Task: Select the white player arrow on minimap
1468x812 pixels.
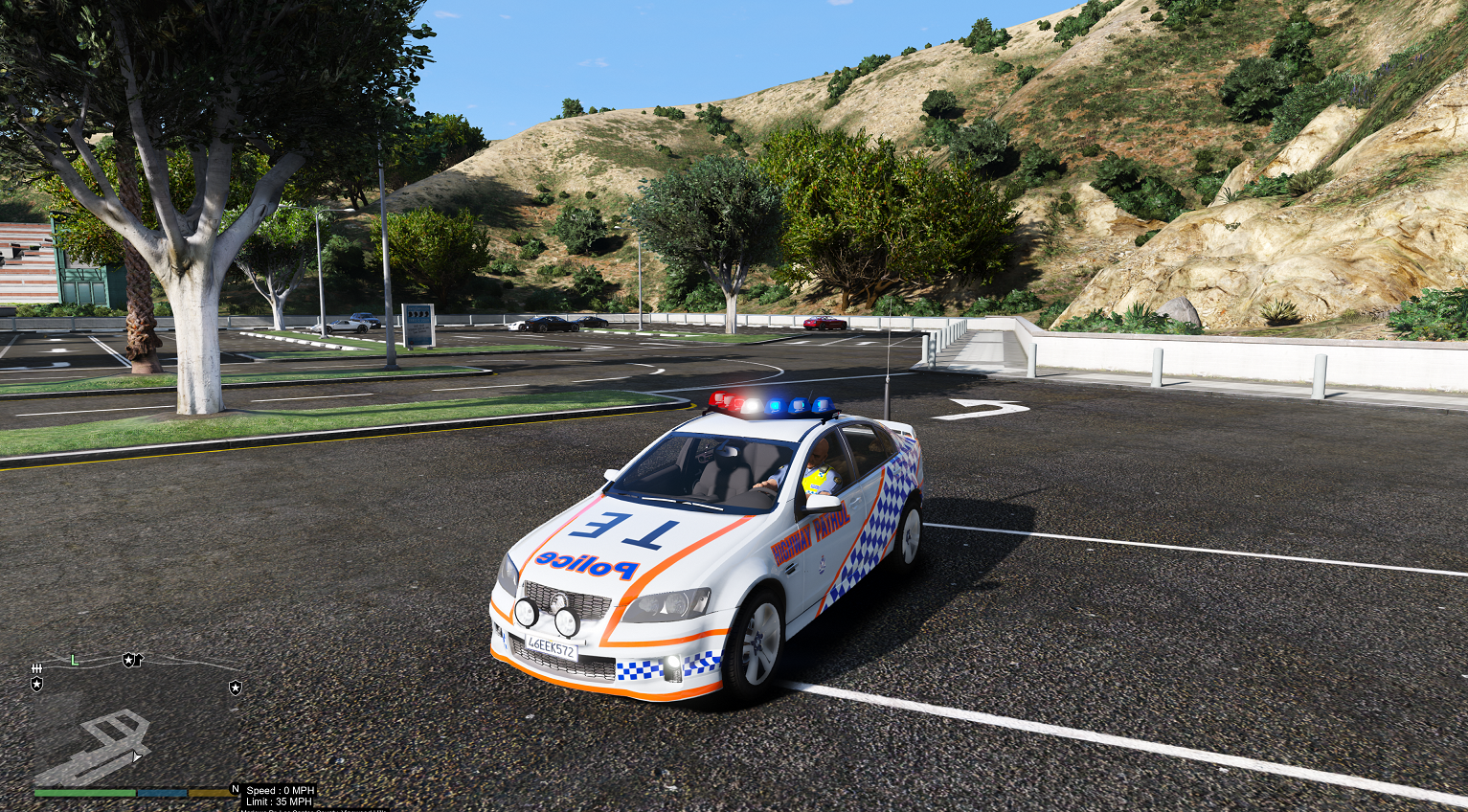Action: tap(137, 756)
